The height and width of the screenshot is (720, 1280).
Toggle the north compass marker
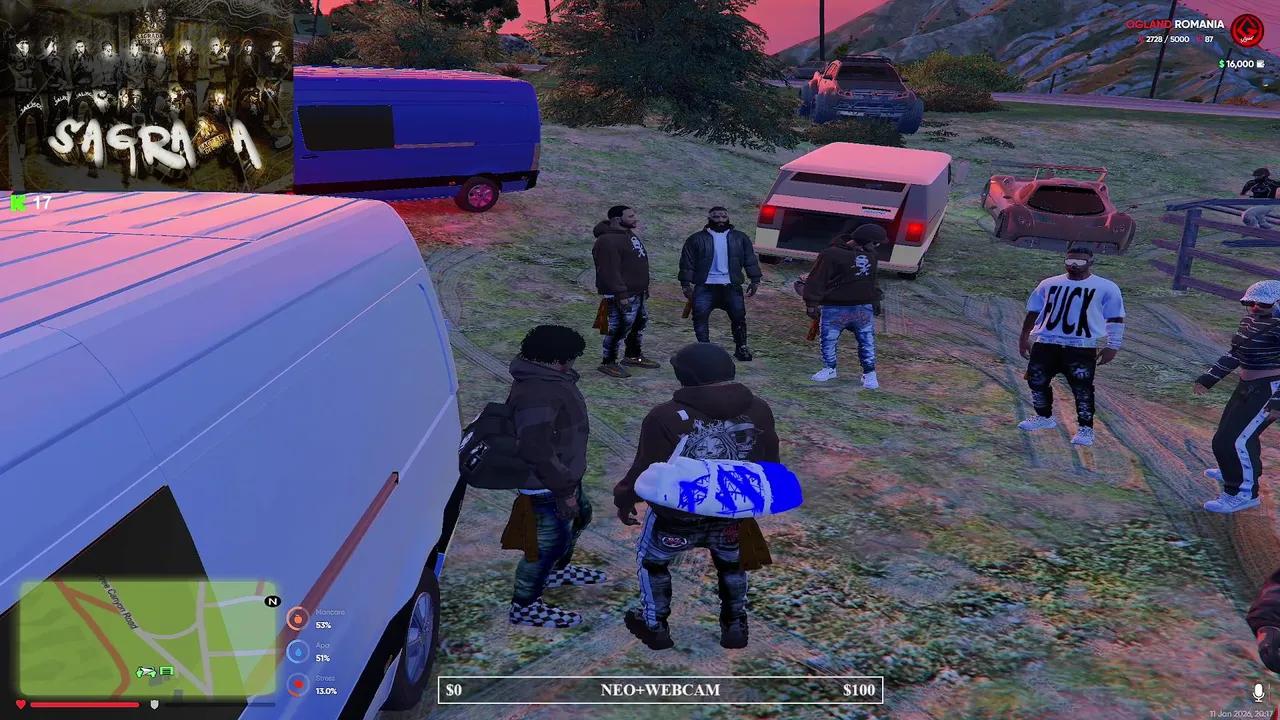[x=270, y=601]
